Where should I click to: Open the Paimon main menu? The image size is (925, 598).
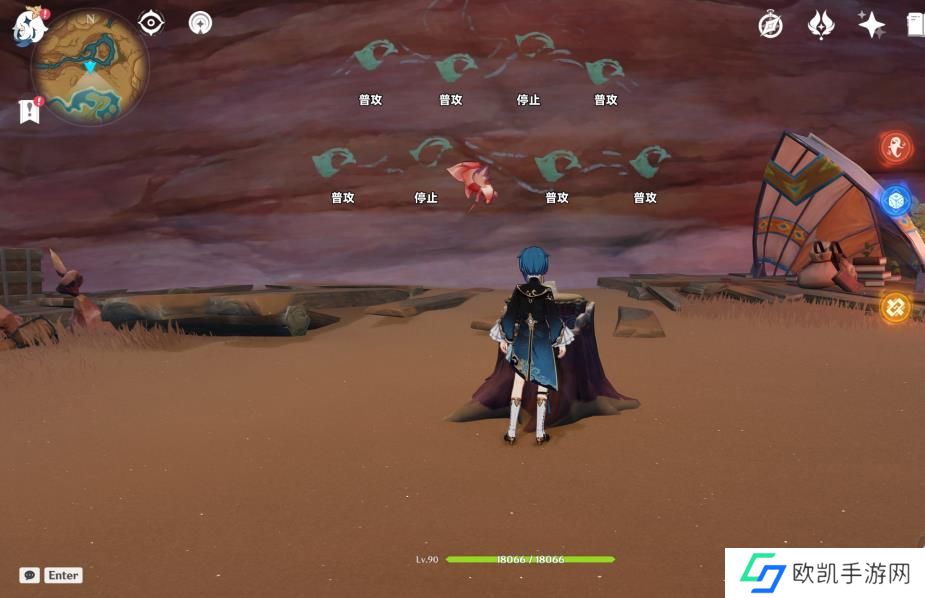[28, 27]
